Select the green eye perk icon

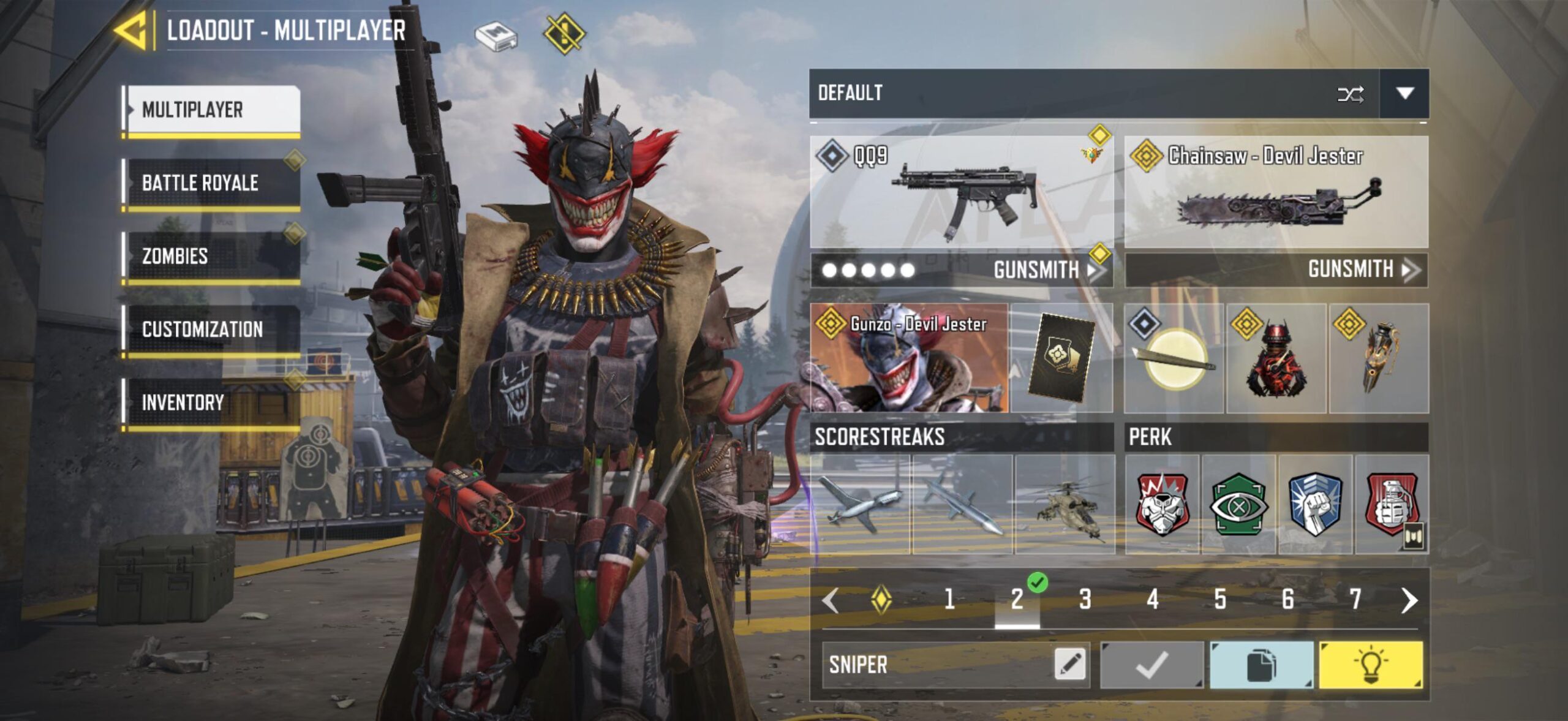click(x=1238, y=505)
